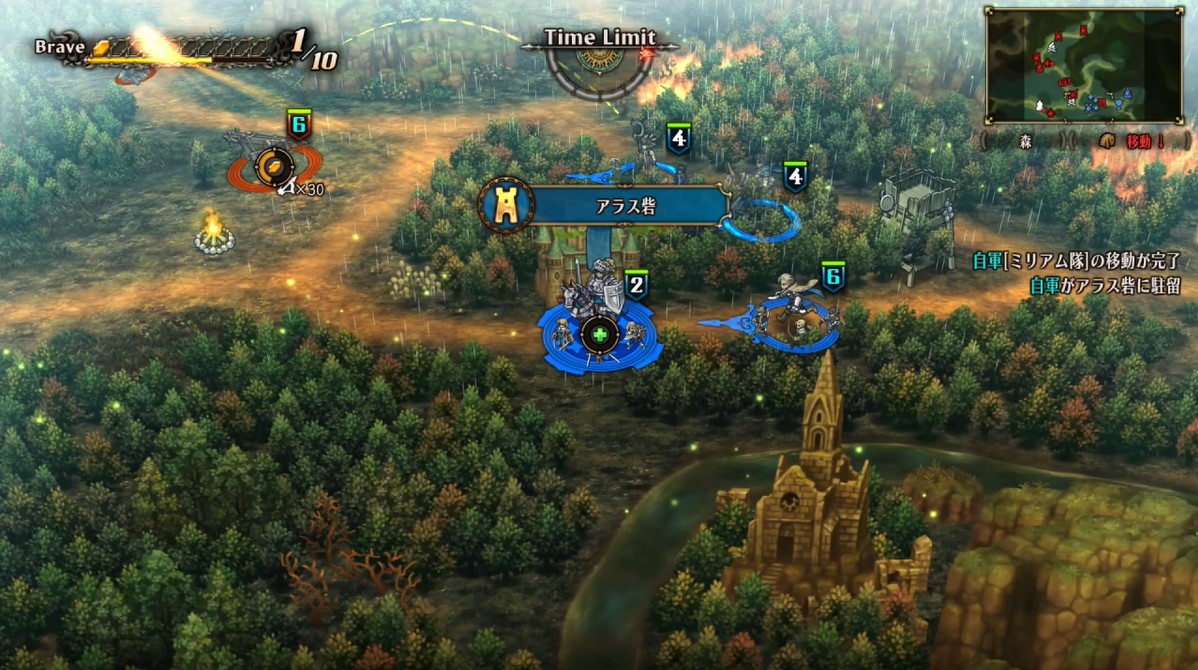The width and height of the screenshot is (1198, 670).
Task: Target the orange-ringed enemy unit marker
Action: coord(270,168)
